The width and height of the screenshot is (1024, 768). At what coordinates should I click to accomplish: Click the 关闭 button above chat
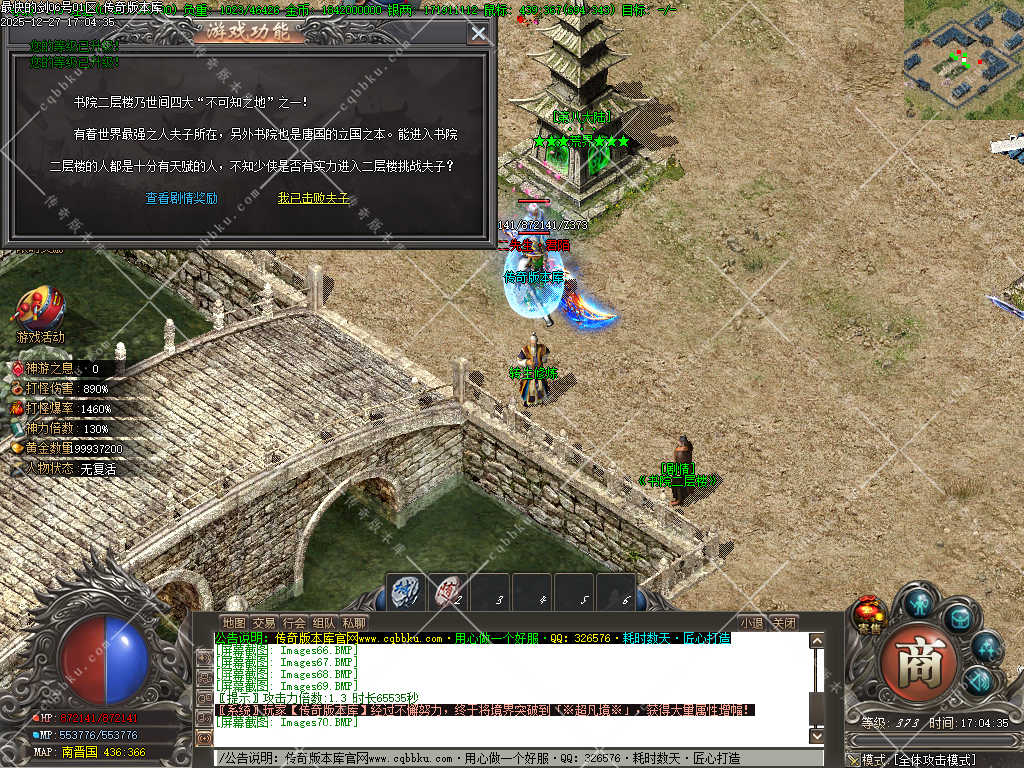[785, 623]
